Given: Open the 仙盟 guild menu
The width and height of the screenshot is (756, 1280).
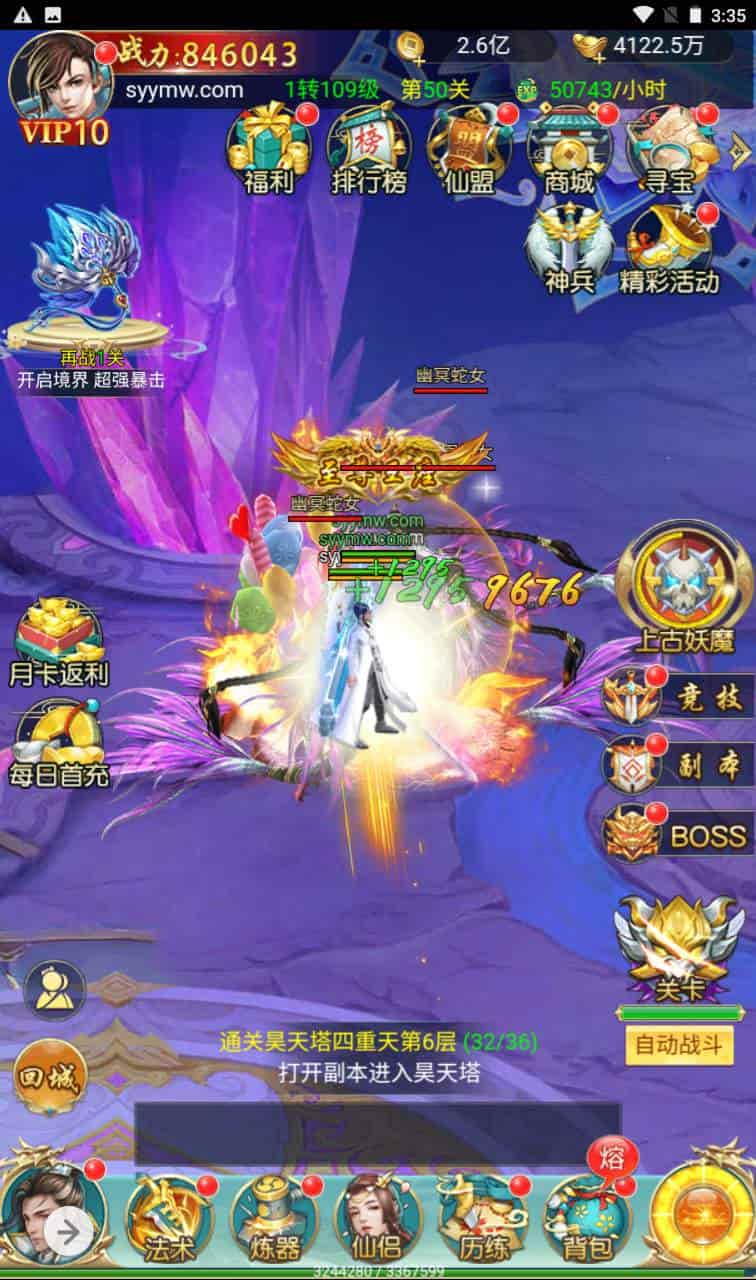Looking at the screenshot, I should tap(468, 150).
